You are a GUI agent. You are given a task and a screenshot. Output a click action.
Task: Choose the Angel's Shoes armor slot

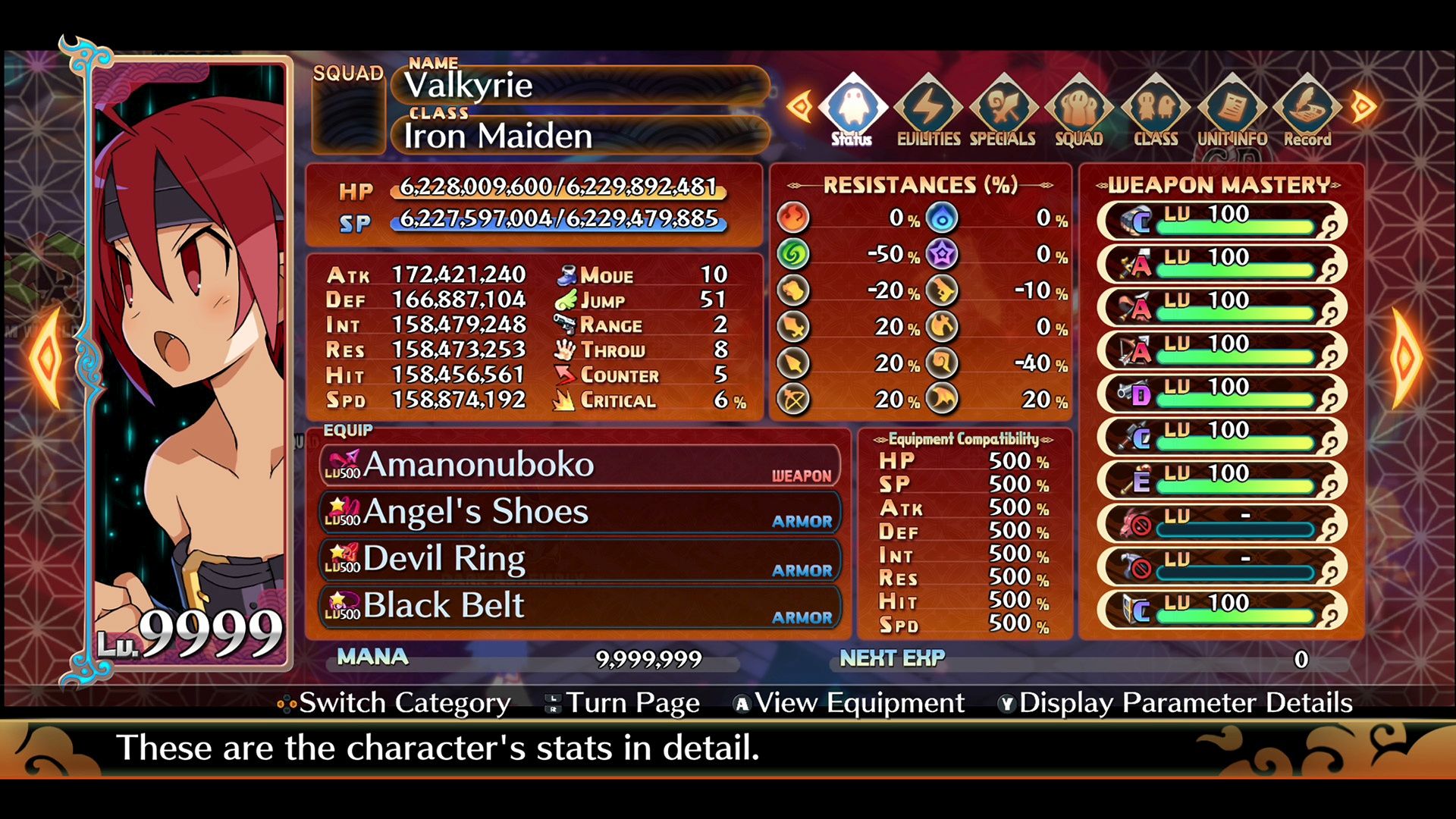[x=580, y=512]
